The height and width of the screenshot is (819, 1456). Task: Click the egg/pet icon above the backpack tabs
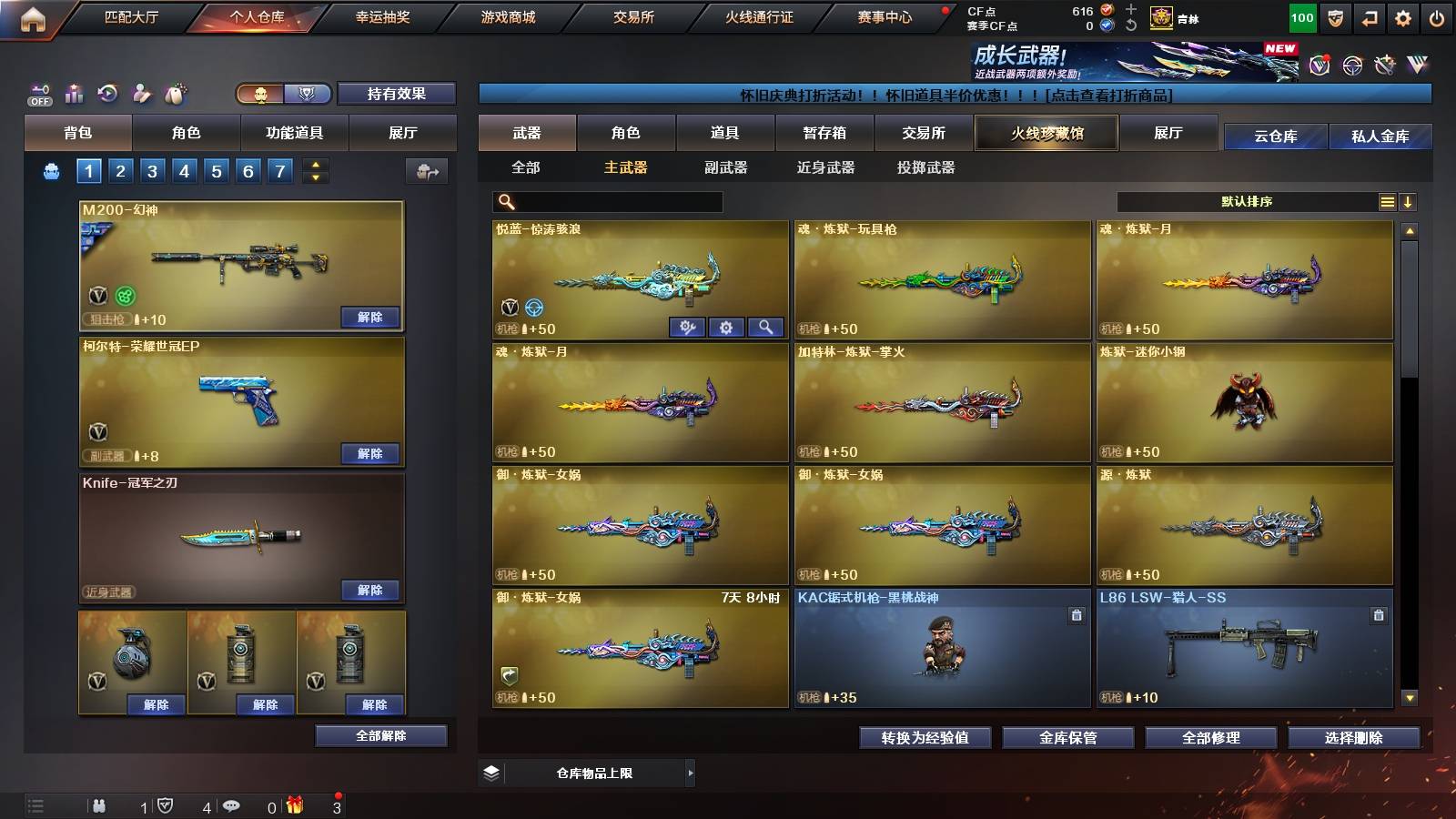tap(175, 92)
